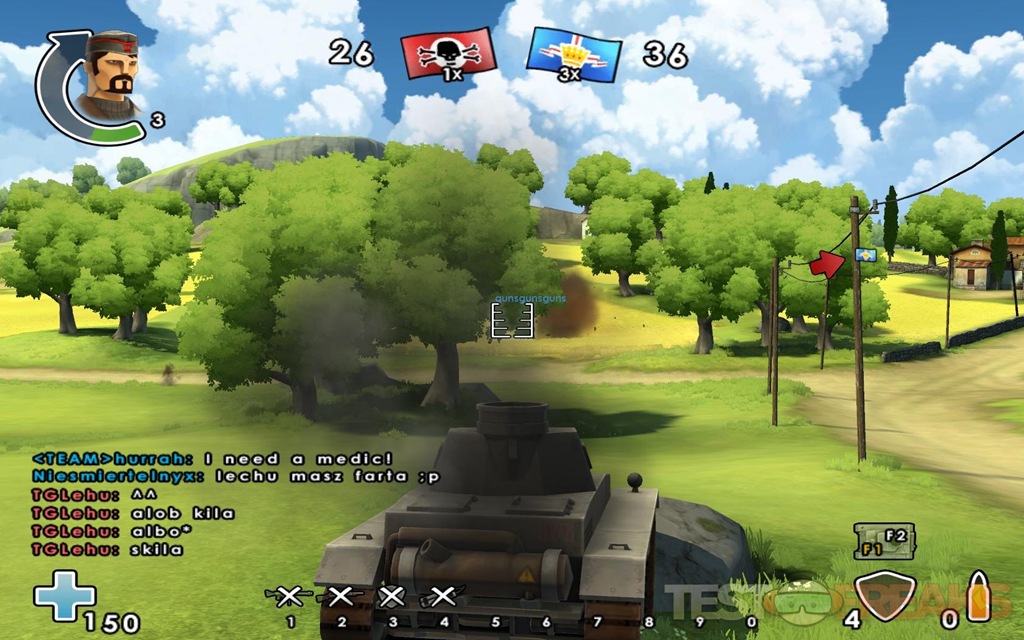Click the TestFreaks goggles watermark logo

(807, 600)
